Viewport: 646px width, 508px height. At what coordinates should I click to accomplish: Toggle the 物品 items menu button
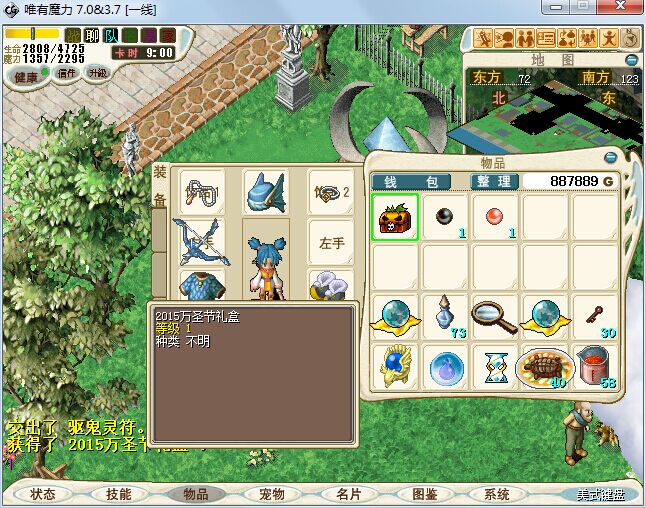(x=195, y=494)
